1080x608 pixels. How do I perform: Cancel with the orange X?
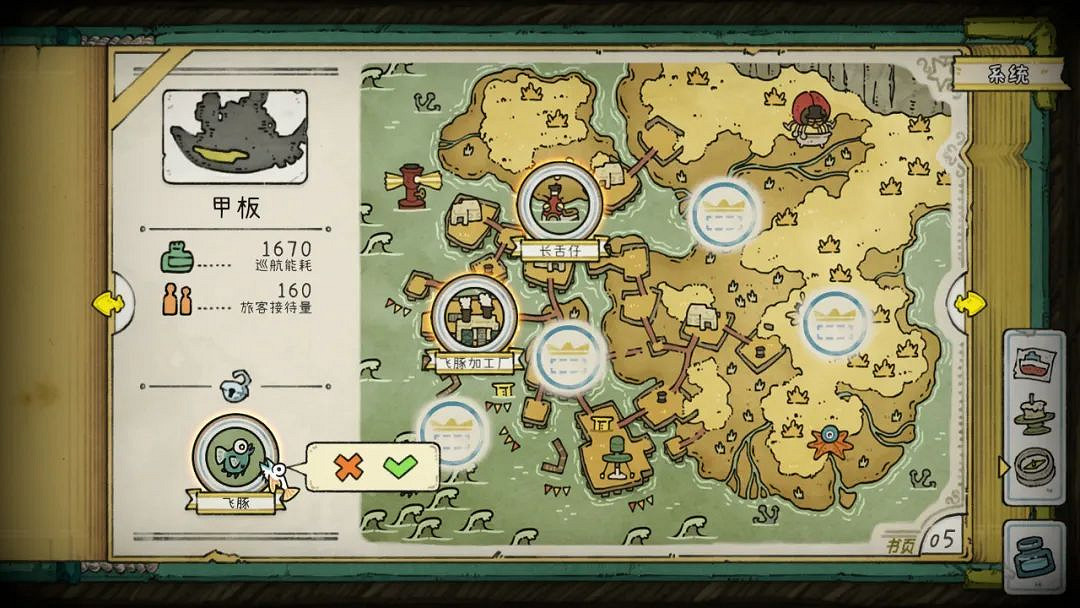349,466
